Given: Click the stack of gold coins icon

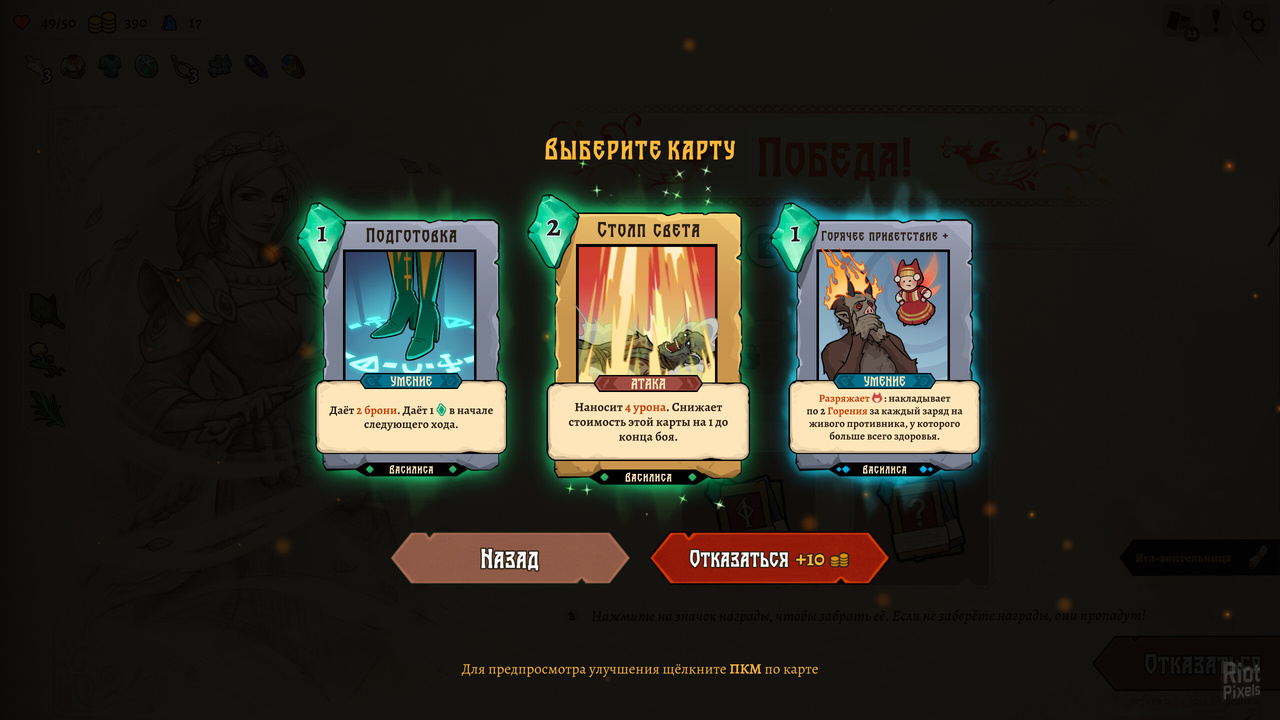Looking at the screenshot, I should pos(100,23).
